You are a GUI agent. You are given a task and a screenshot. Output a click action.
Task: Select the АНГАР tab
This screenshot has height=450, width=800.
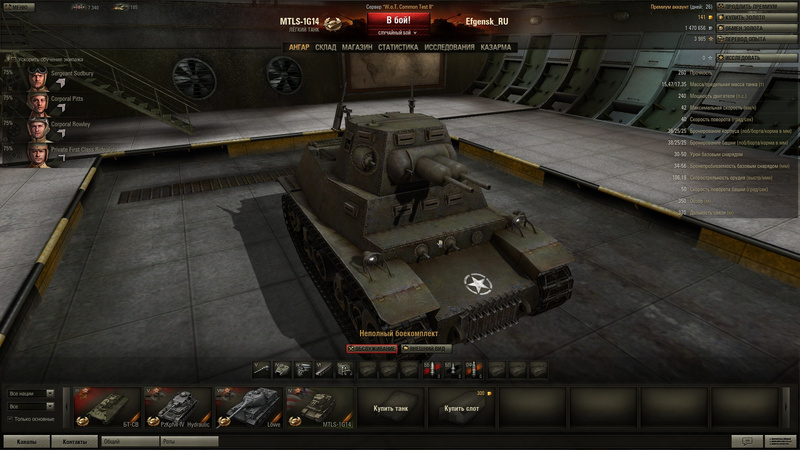pos(299,47)
